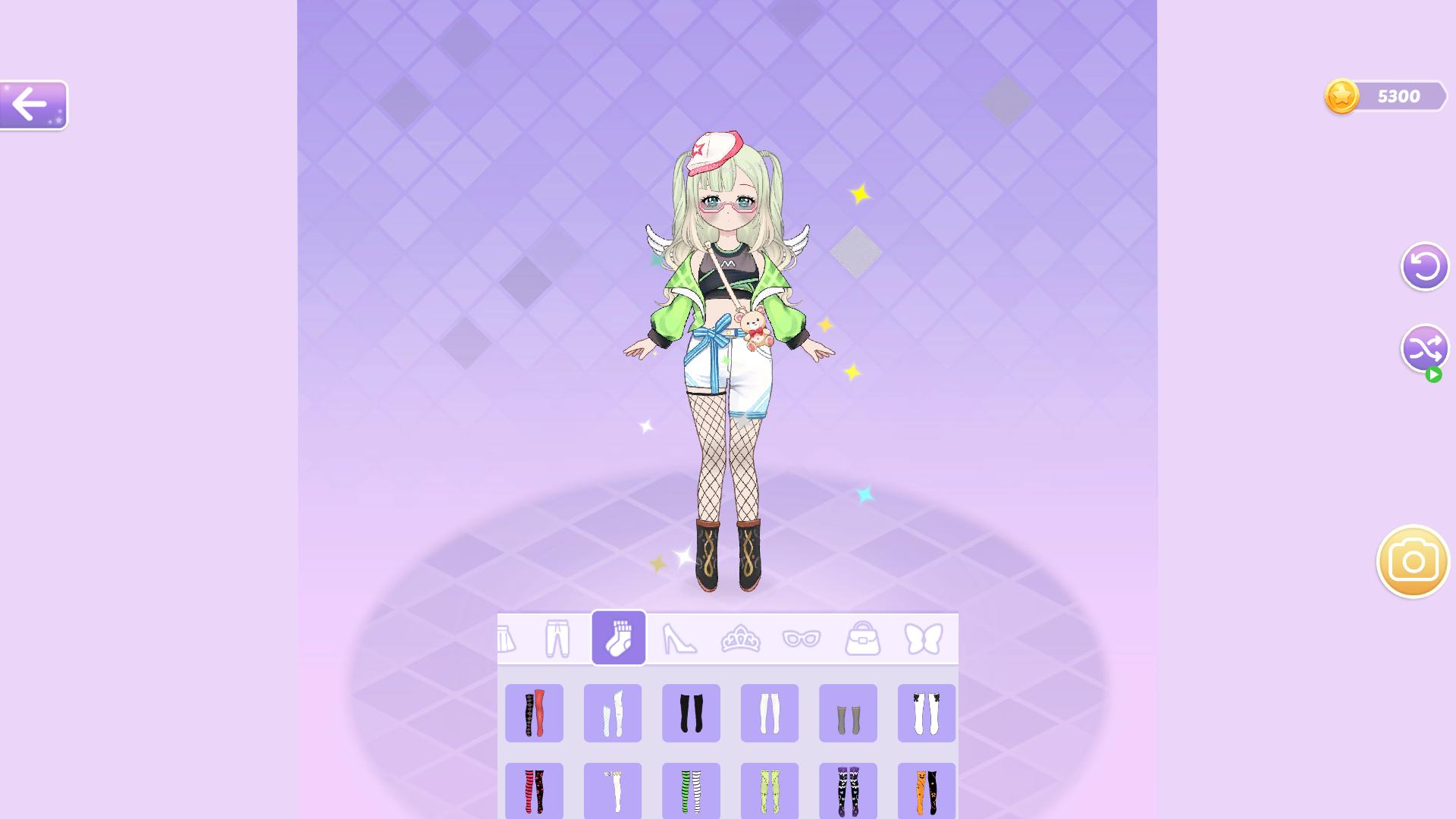Choose the white knee socks with bows

click(927, 713)
